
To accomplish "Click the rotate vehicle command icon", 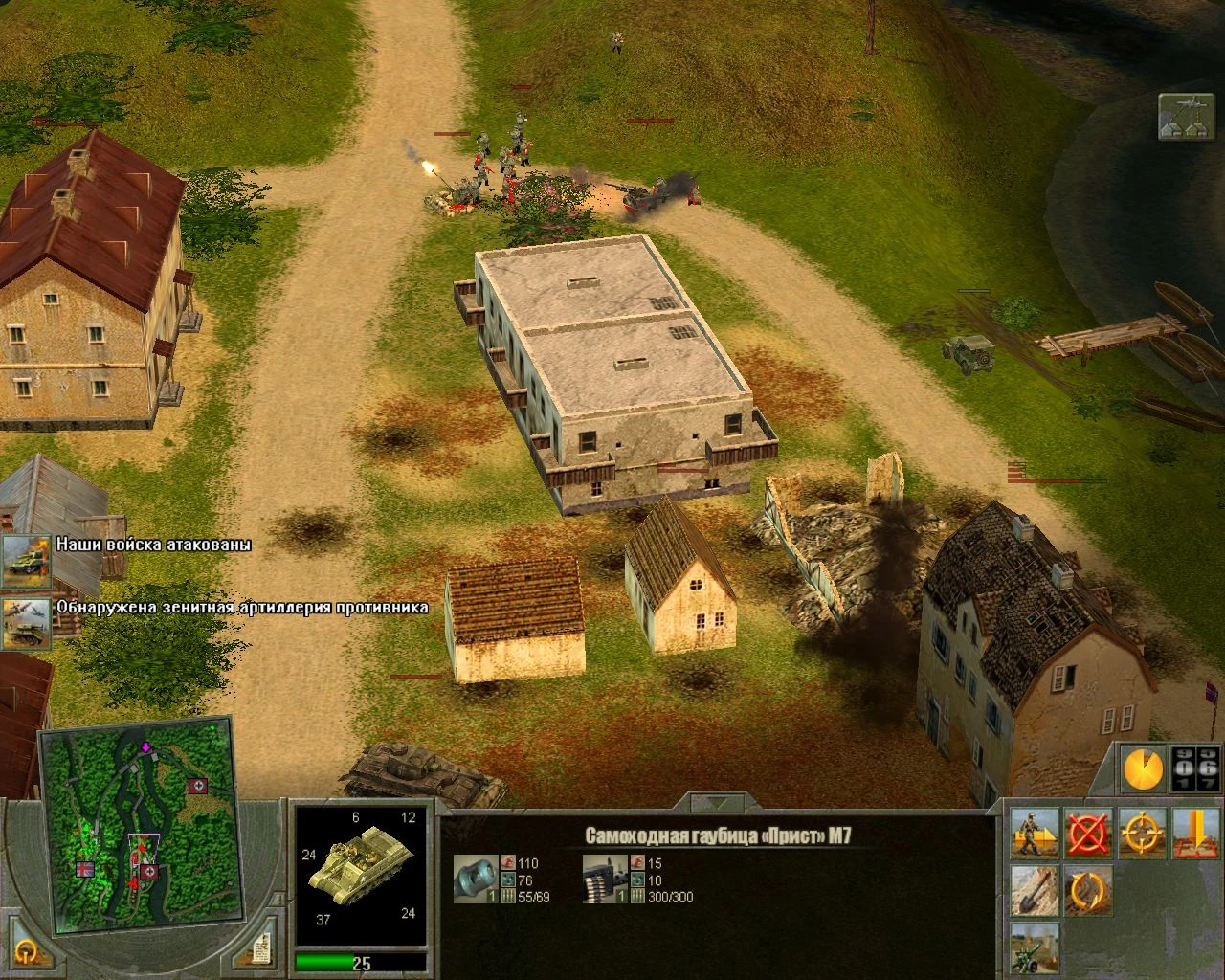I will tap(1089, 890).
